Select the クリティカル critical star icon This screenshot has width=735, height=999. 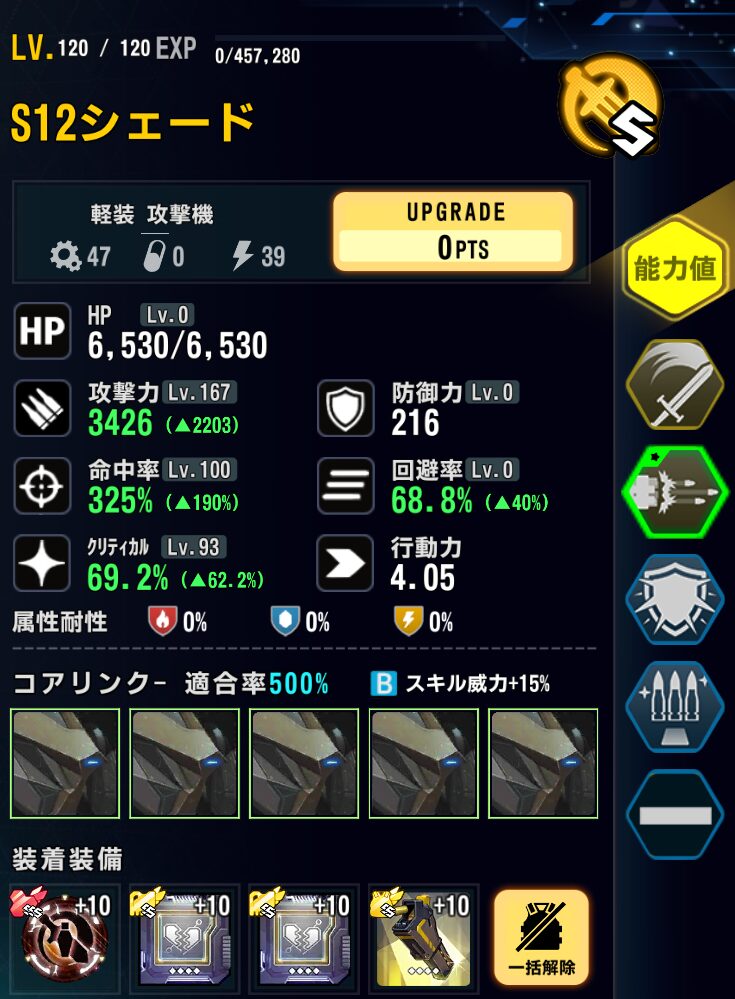click(x=43, y=565)
